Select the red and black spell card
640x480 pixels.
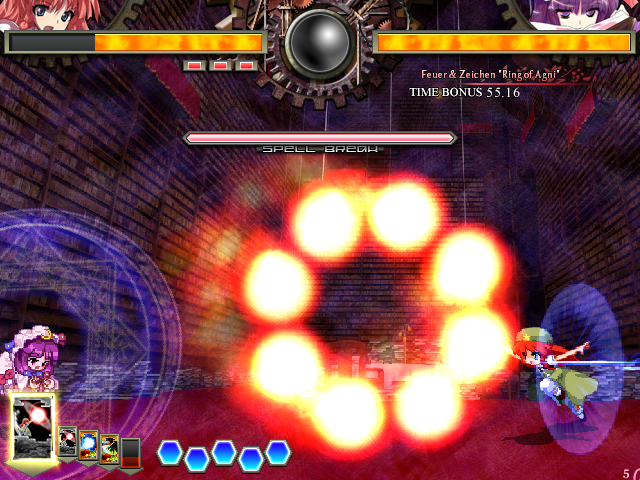coord(110,449)
